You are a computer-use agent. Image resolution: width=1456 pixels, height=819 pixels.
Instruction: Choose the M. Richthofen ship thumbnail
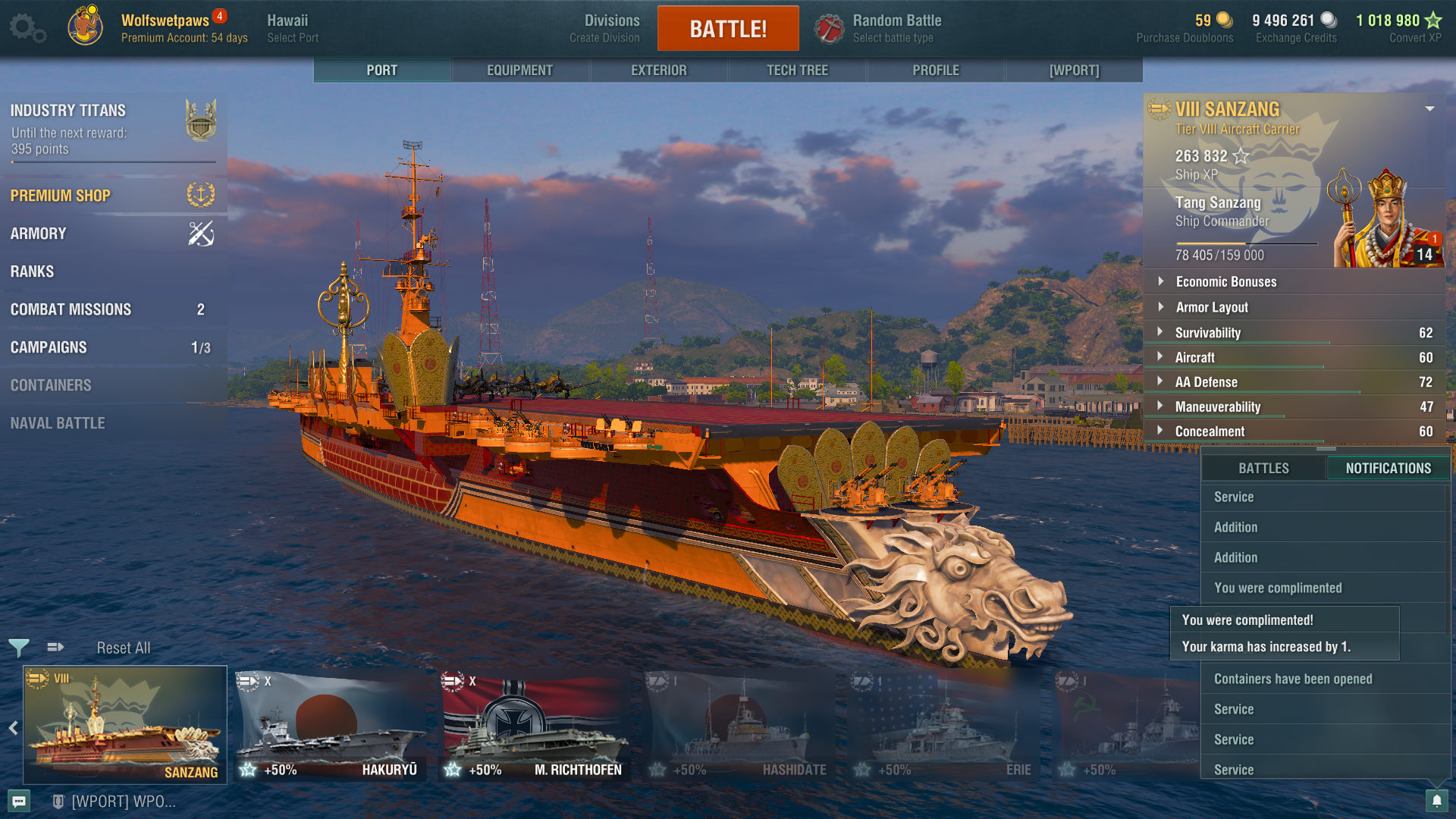click(x=535, y=726)
